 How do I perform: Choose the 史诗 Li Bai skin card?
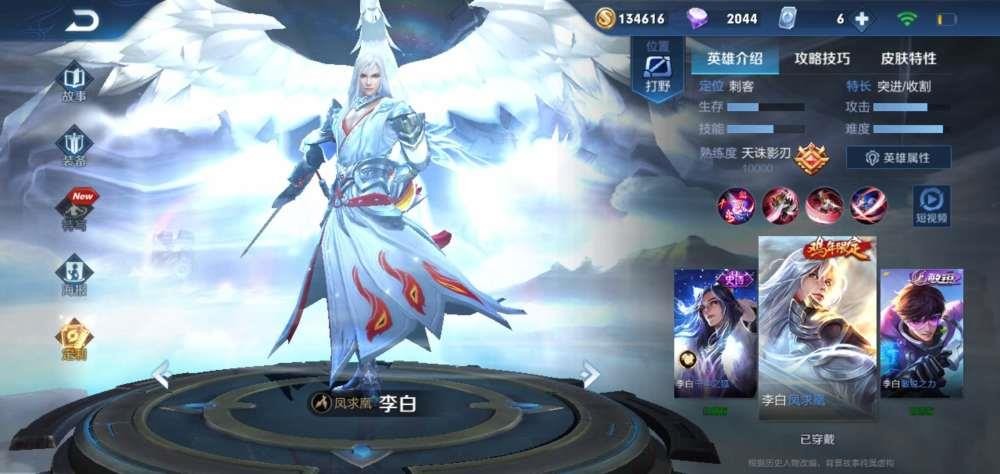[x=714, y=334]
